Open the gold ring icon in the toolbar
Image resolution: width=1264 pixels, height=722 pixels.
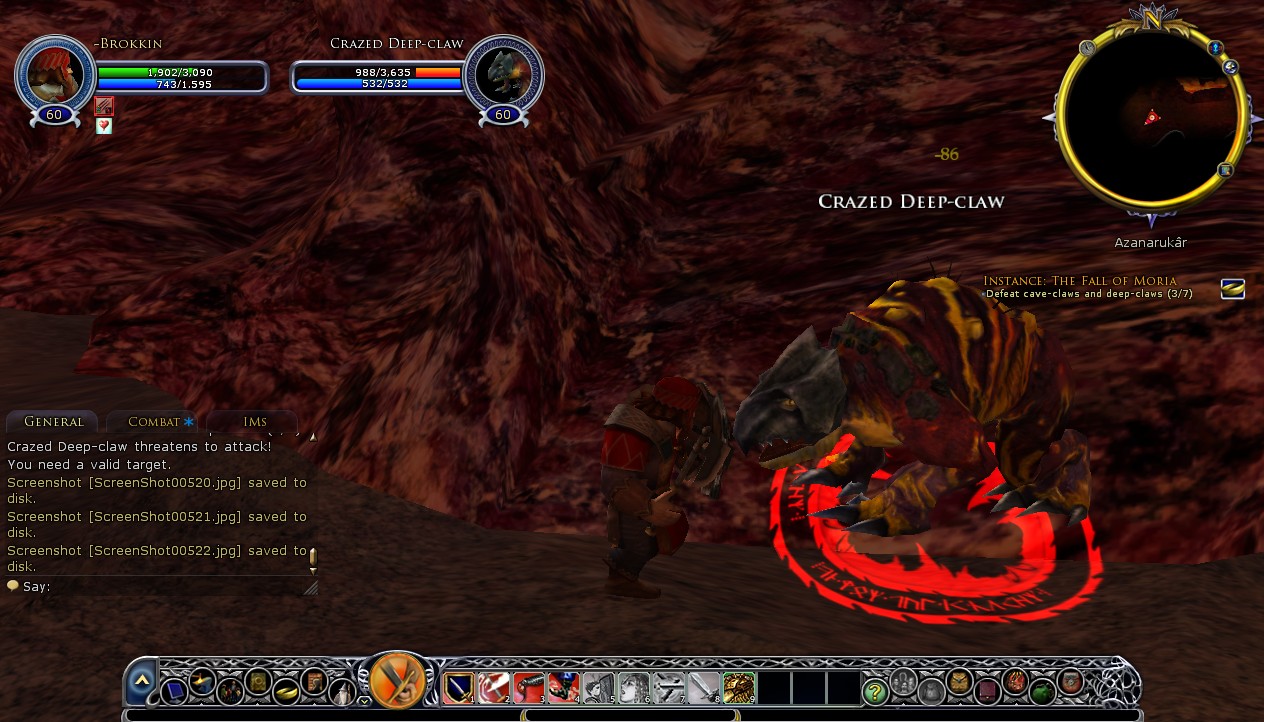coord(286,690)
